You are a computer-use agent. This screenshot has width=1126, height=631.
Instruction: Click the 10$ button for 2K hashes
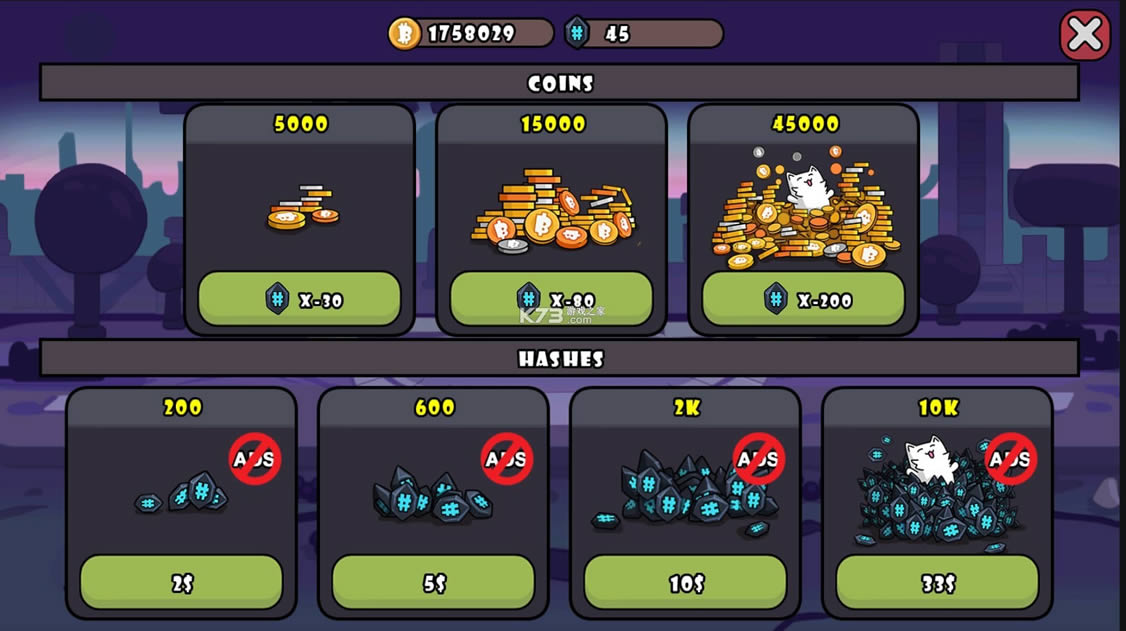685,583
